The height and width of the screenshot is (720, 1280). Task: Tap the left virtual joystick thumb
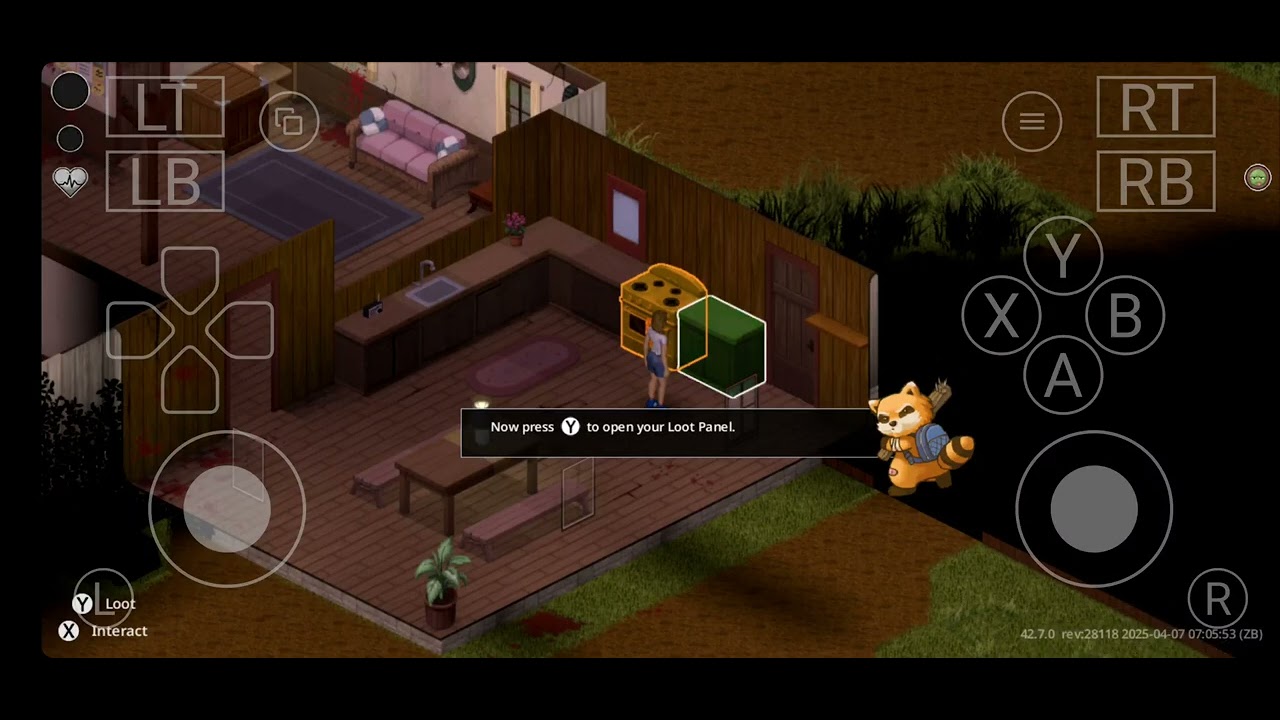pyautogui.click(x=227, y=509)
